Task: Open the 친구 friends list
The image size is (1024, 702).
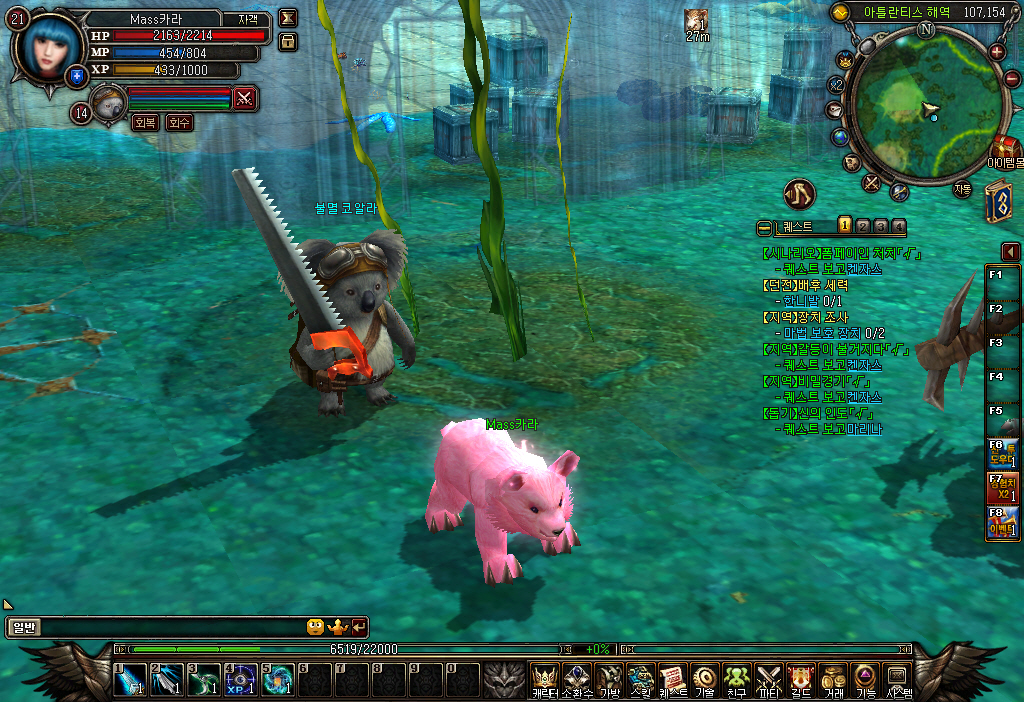Action: pyautogui.click(x=737, y=680)
